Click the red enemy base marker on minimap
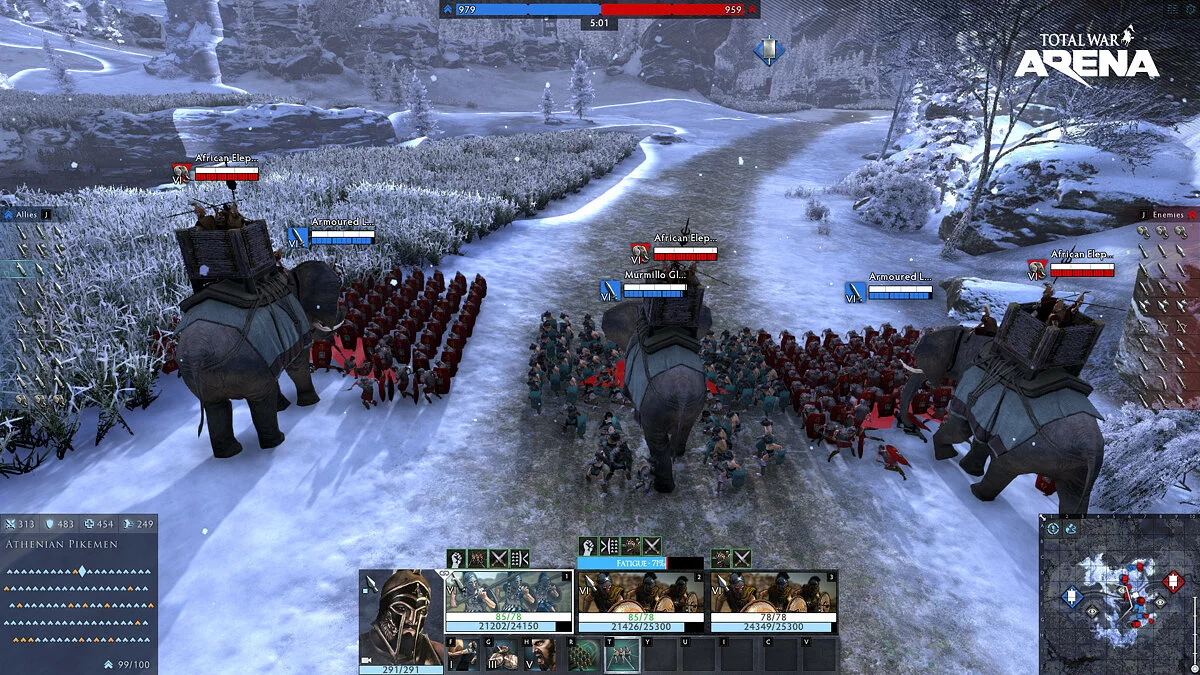 pos(1173,581)
